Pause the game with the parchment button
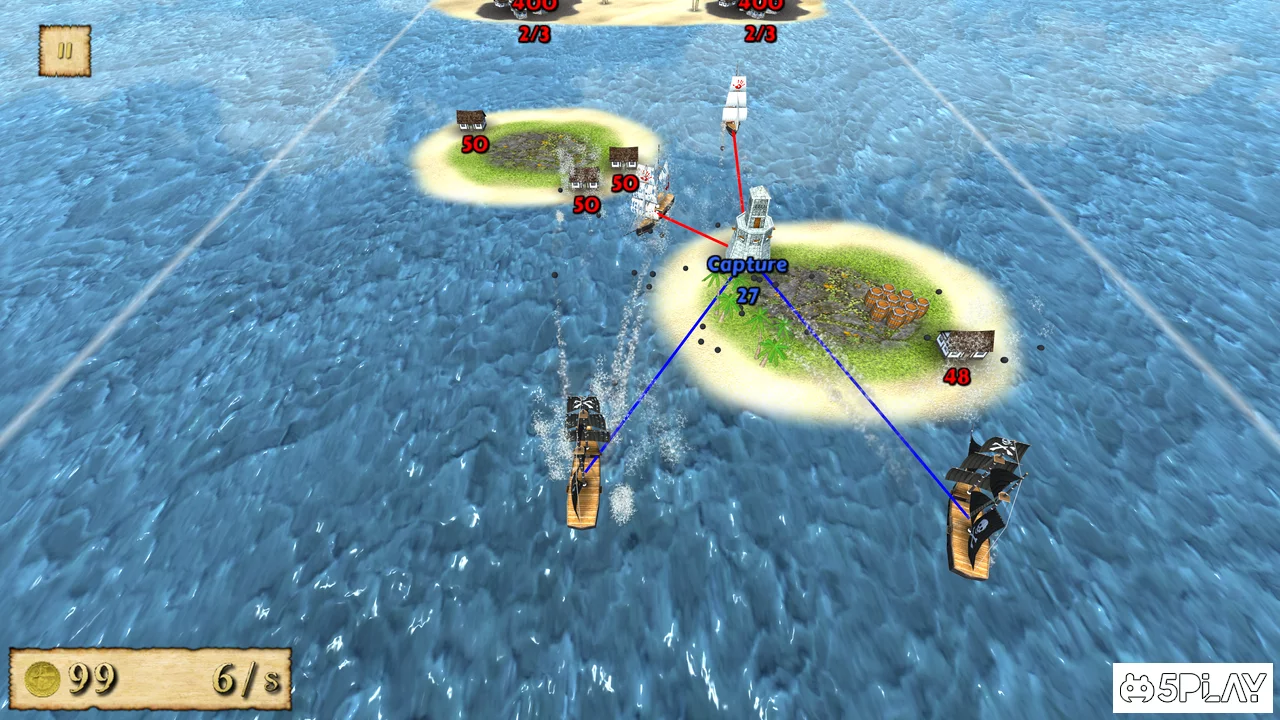This screenshot has height=720, width=1280. click(x=65, y=51)
